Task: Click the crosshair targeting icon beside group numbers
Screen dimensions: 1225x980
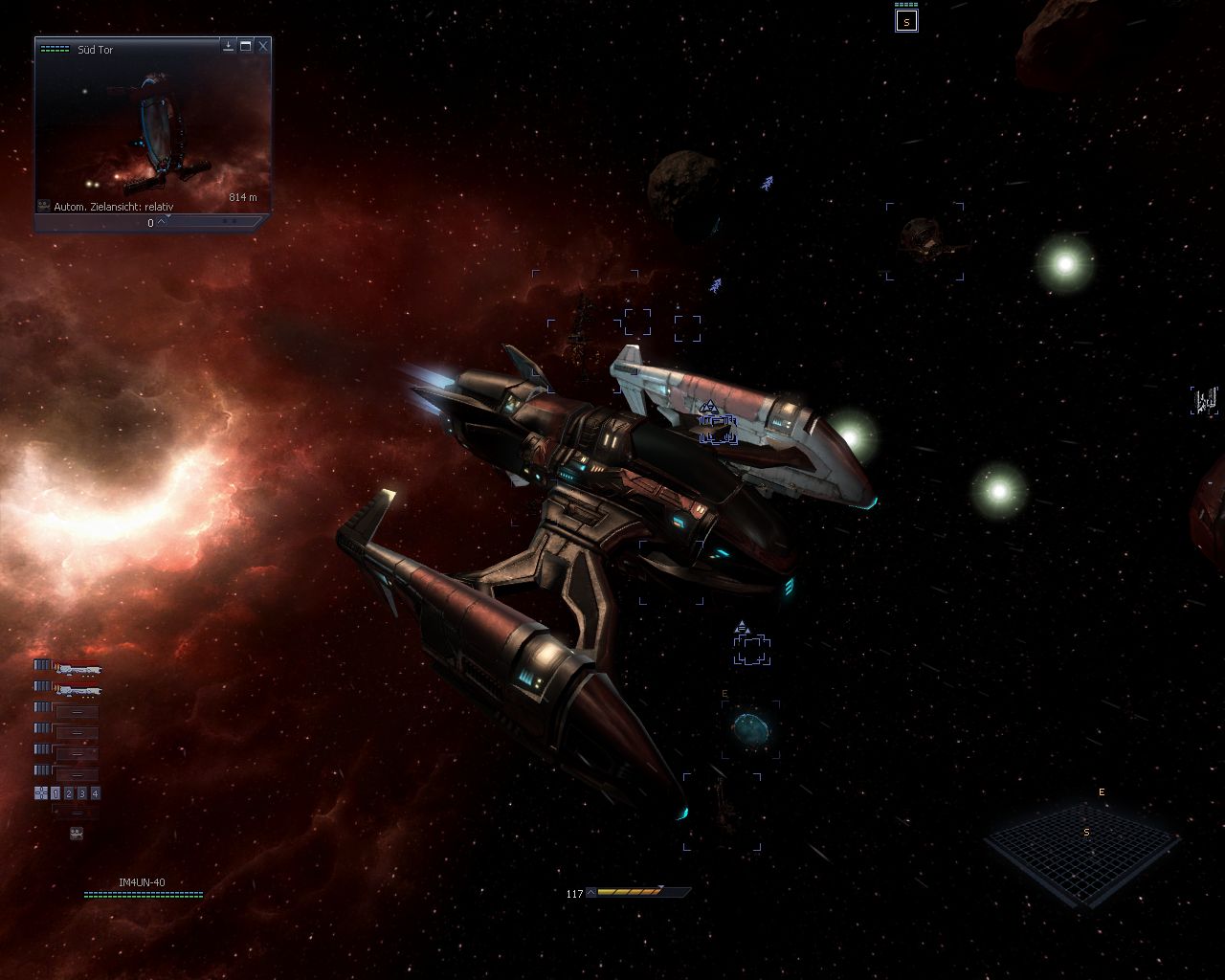Action: 41,793
